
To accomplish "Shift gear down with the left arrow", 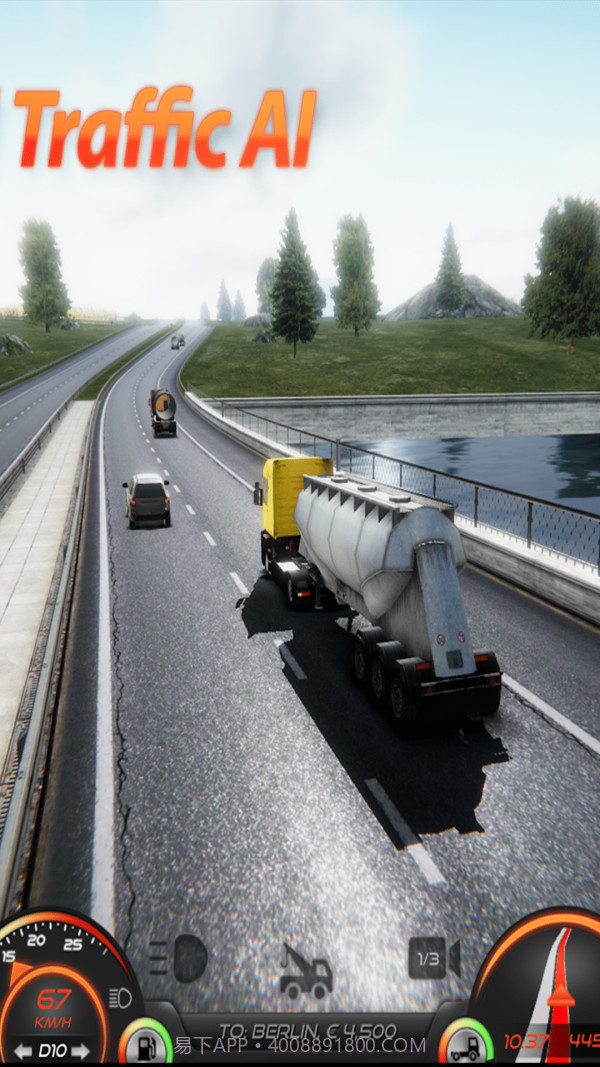I will tap(22, 1051).
